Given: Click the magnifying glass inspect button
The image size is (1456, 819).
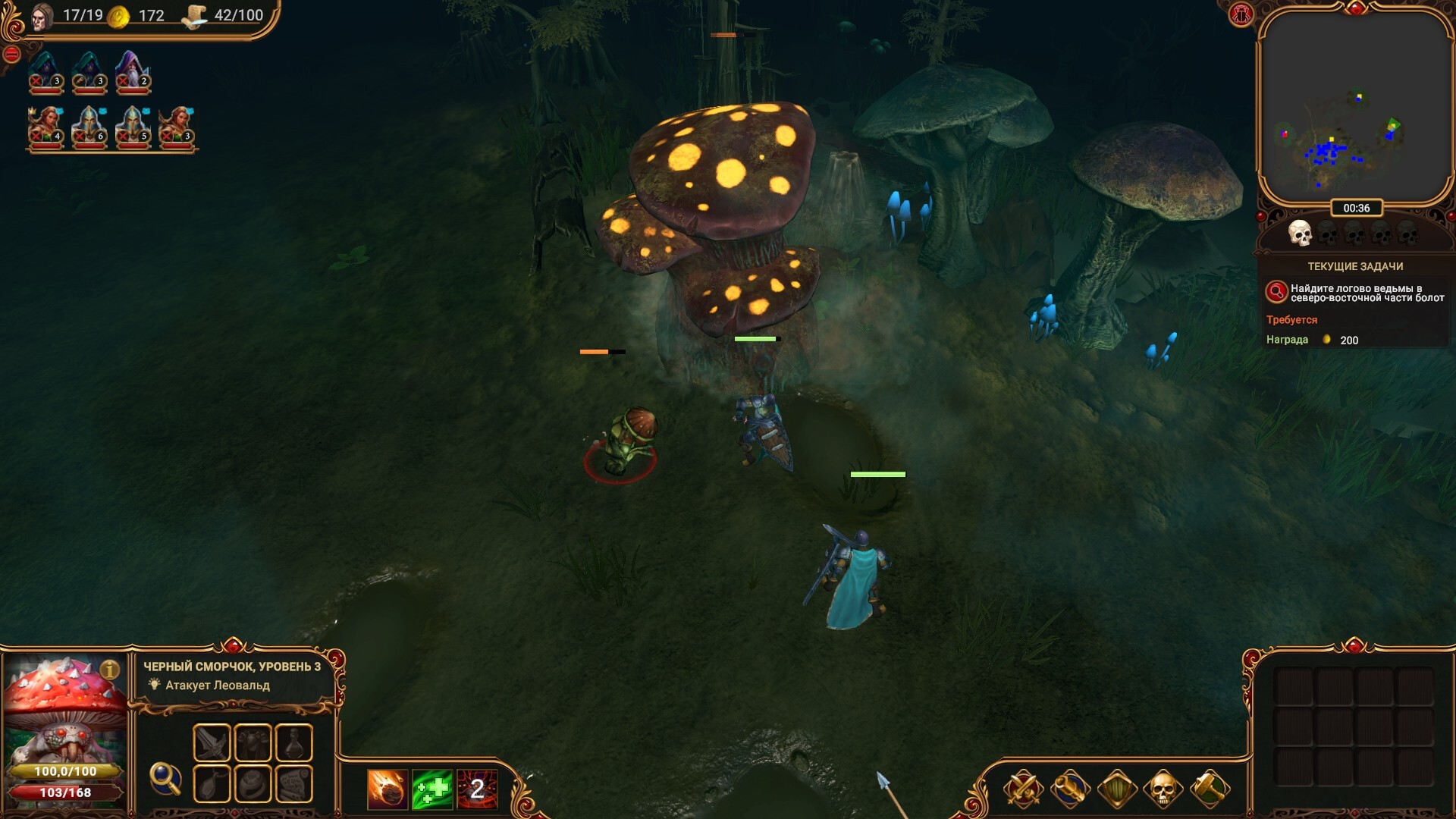Looking at the screenshot, I should [165, 778].
